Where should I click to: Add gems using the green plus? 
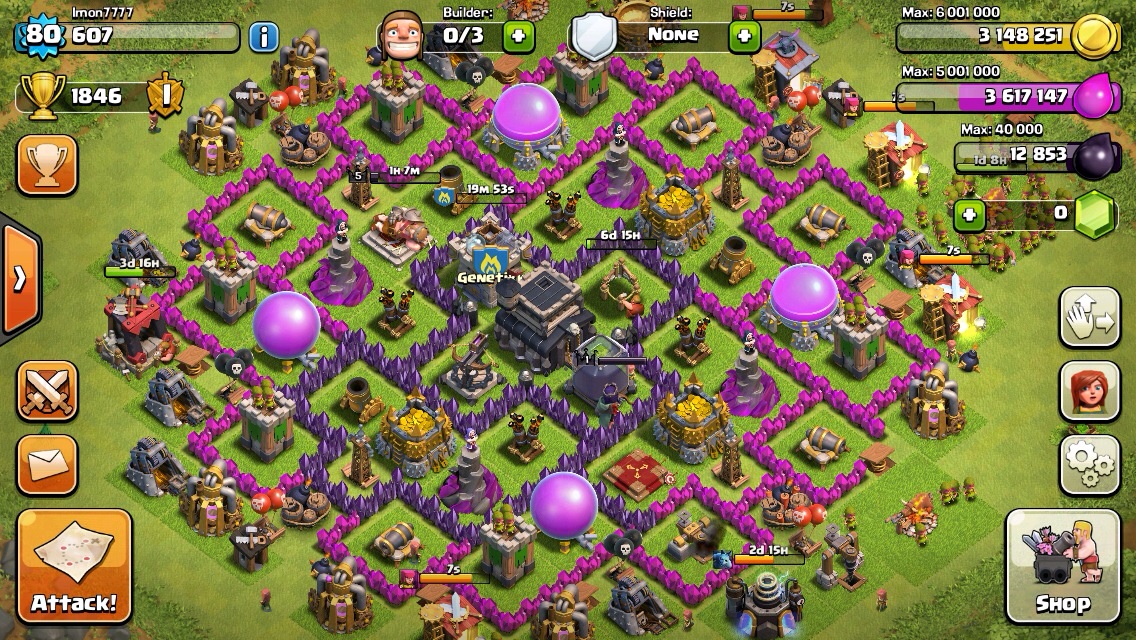[x=967, y=214]
